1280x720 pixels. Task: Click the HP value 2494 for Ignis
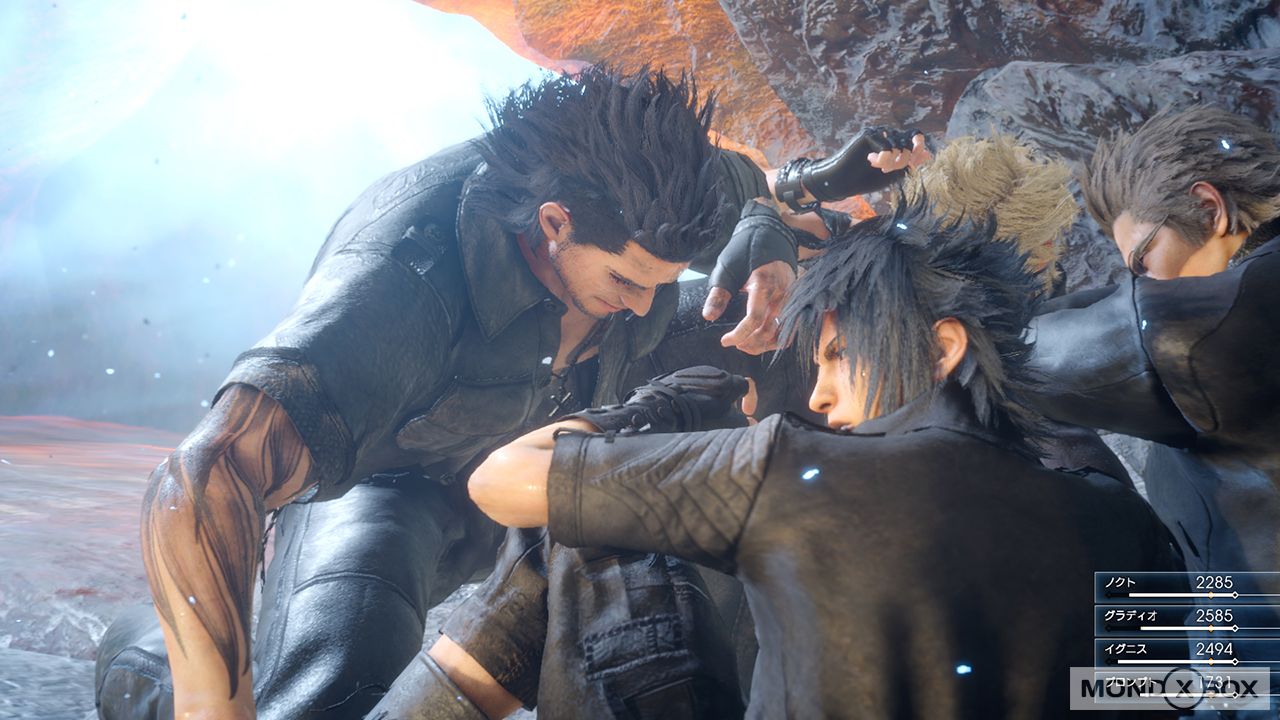pos(1215,649)
